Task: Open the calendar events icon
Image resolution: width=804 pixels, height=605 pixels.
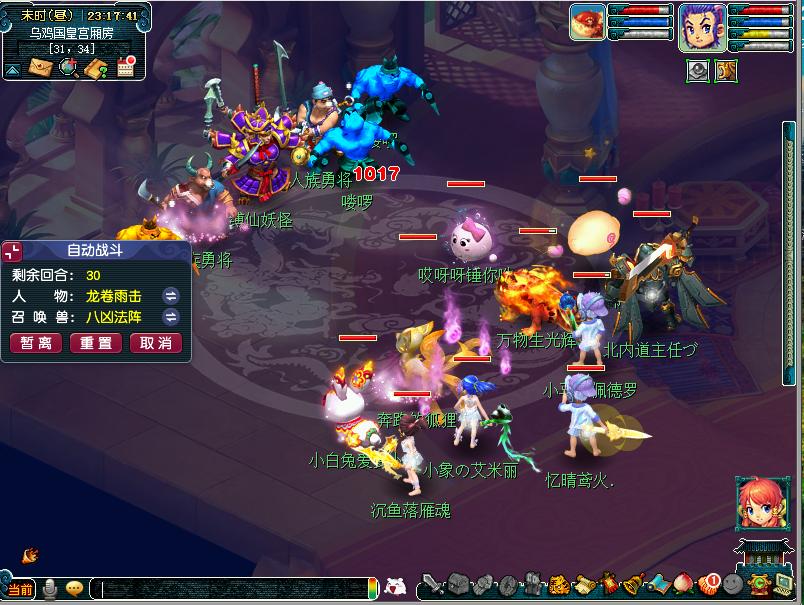Action: pyautogui.click(x=126, y=67)
